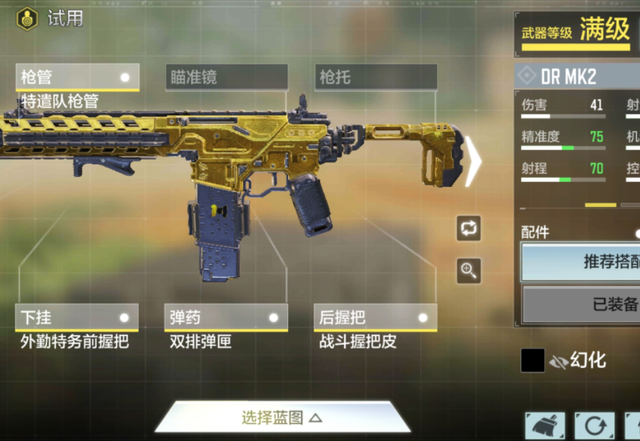Select the empty 瞄准镜 optic slot
Image resolution: width=640 pixels, height=441 pixels.
click(227, 77)
